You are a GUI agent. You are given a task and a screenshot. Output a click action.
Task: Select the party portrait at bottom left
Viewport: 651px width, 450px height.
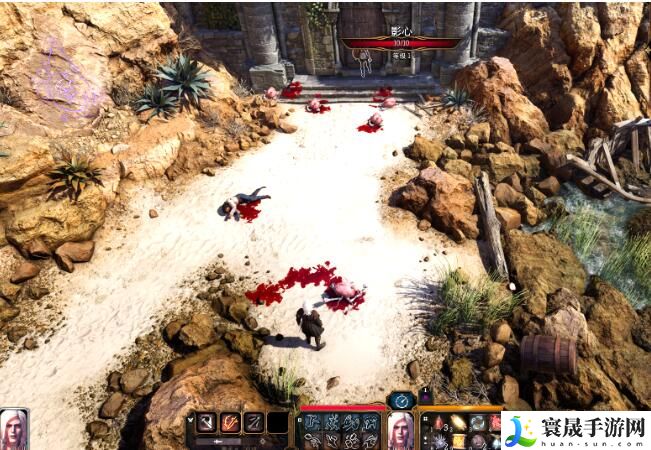tap(14, 429)
